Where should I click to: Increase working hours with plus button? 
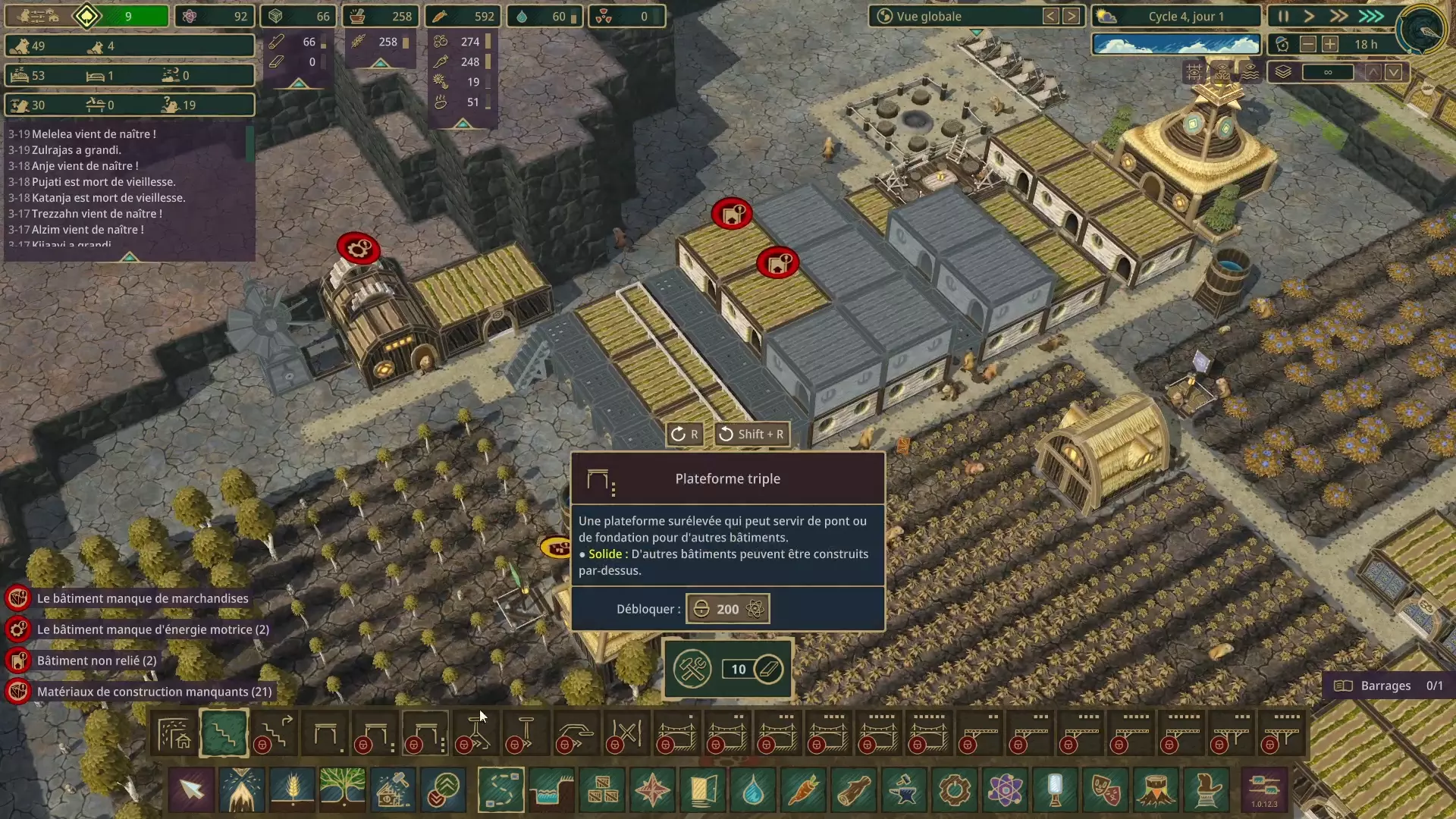coord(1330,44)
